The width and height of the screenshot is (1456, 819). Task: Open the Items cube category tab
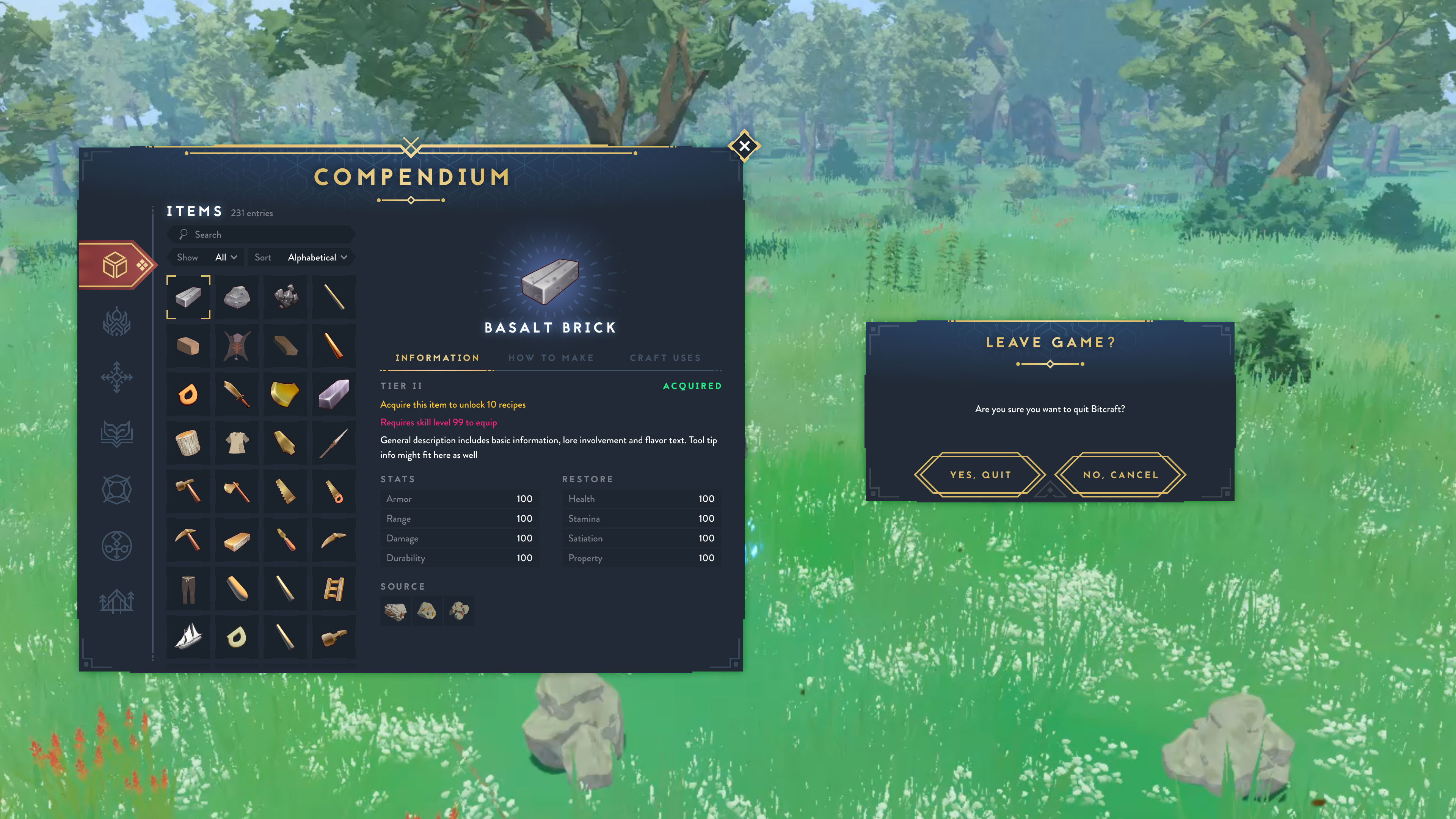[x=115, y=265]
